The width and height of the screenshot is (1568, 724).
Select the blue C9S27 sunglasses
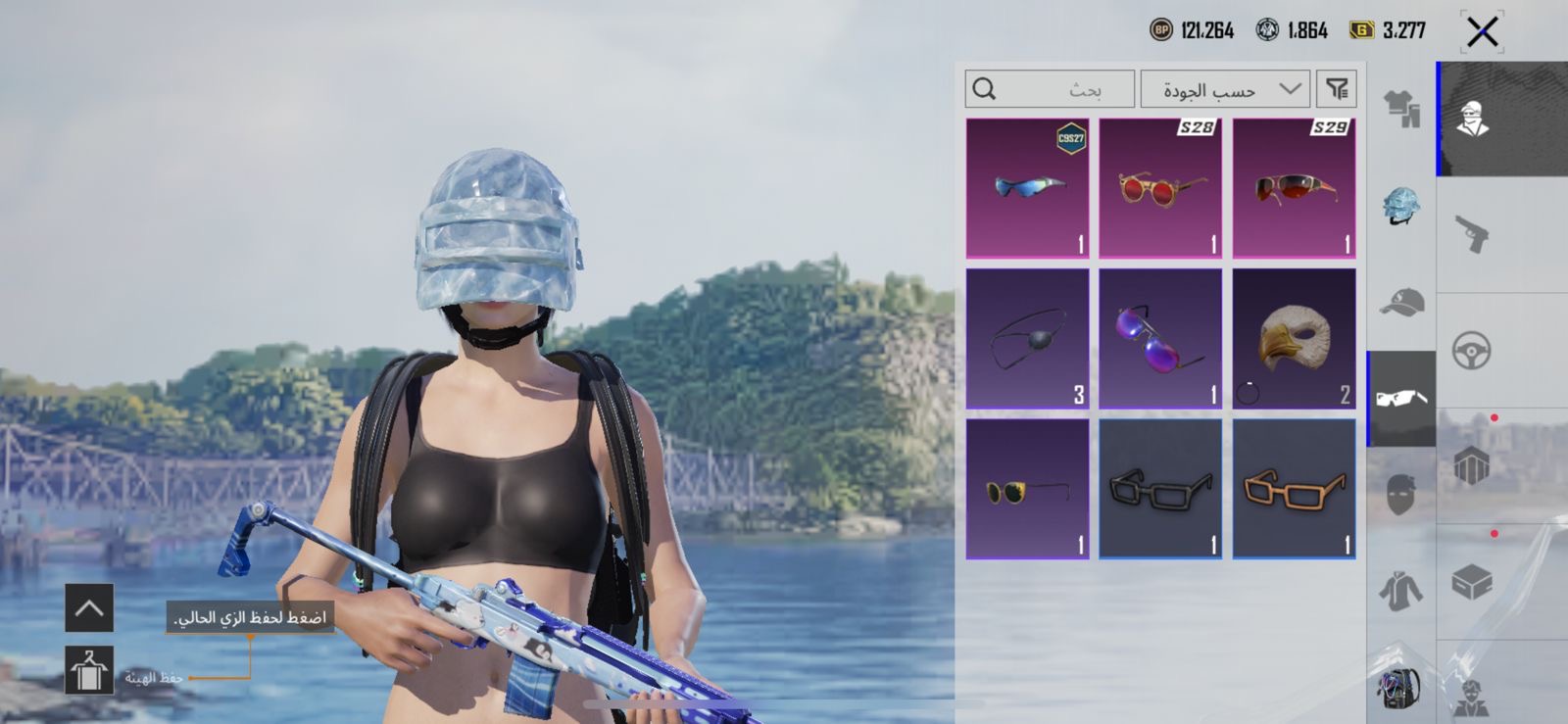[x=1027, y=188]
